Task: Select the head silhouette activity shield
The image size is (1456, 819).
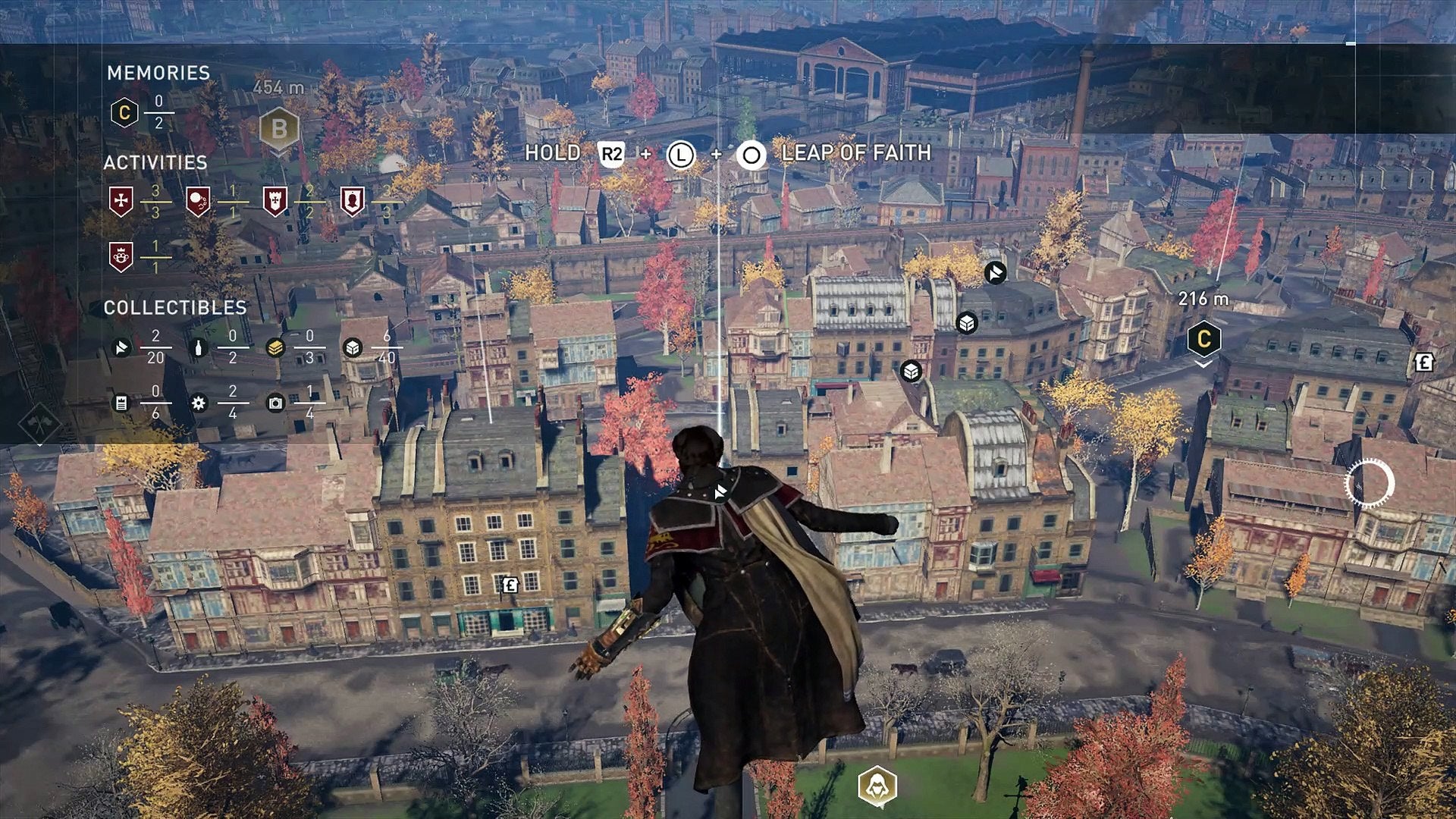Action: (x=352, y=201)
